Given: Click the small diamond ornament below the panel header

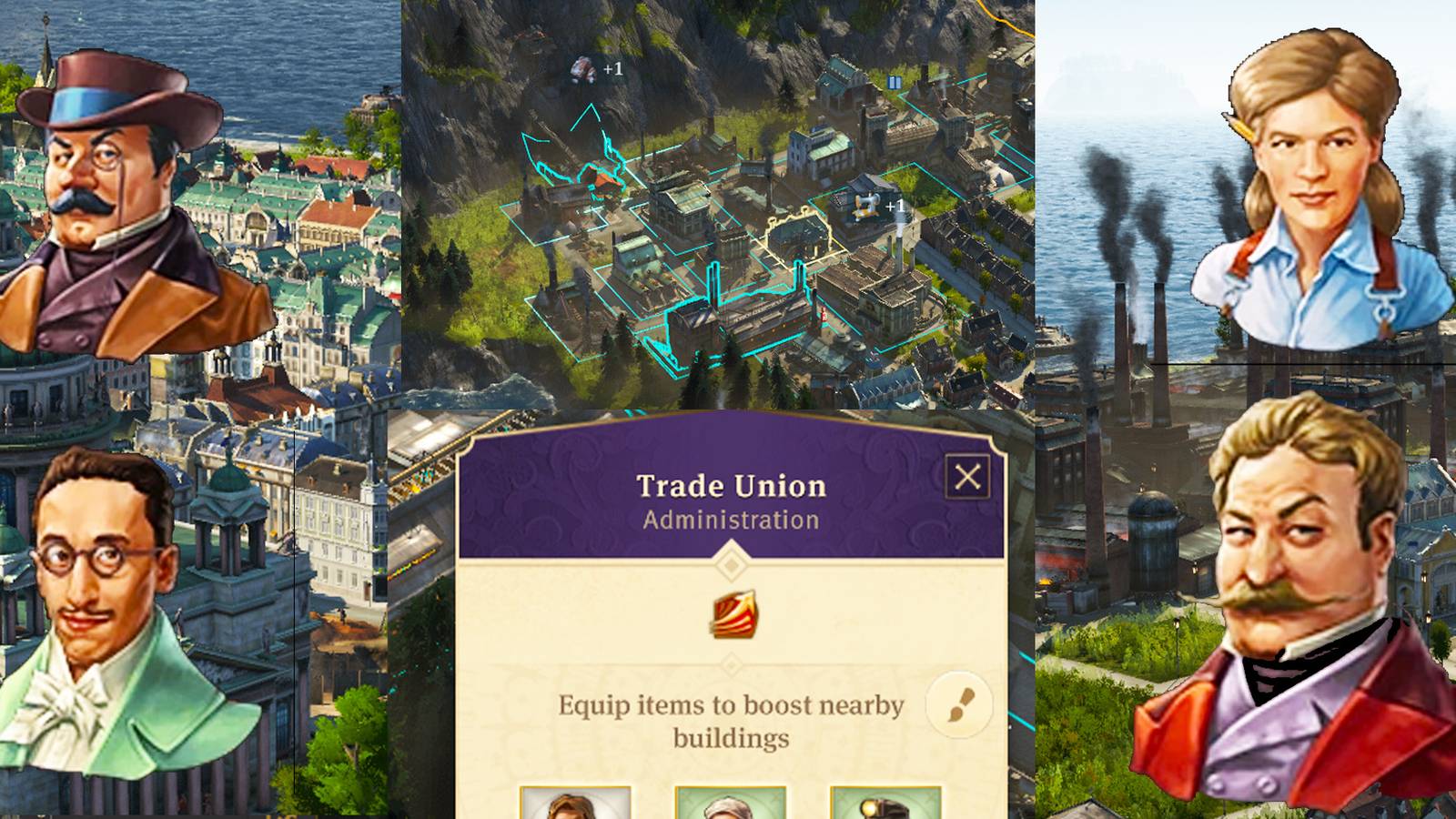Looking at the screenshot, I should point(730,563).
